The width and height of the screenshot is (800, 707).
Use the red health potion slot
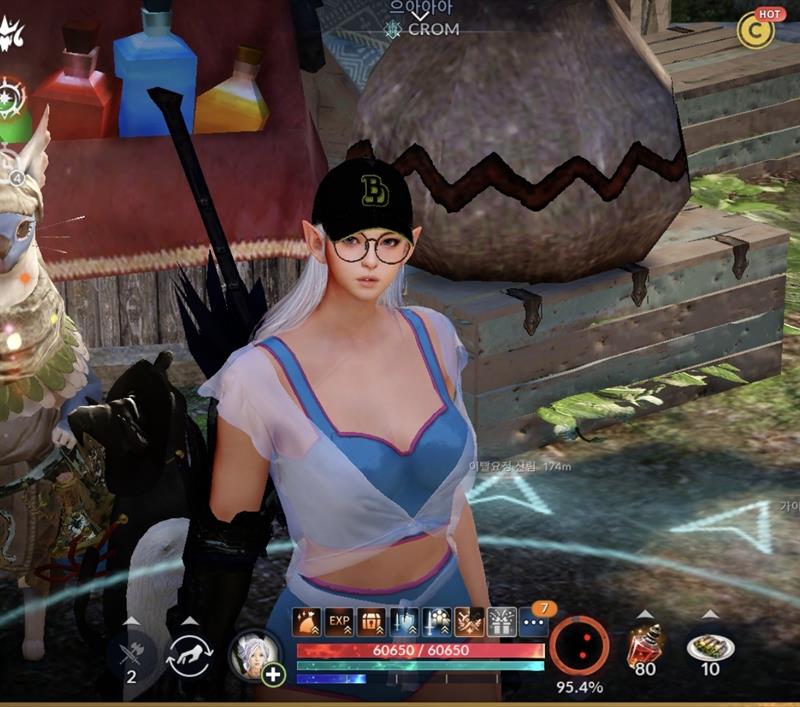click(x=646, y=646)
